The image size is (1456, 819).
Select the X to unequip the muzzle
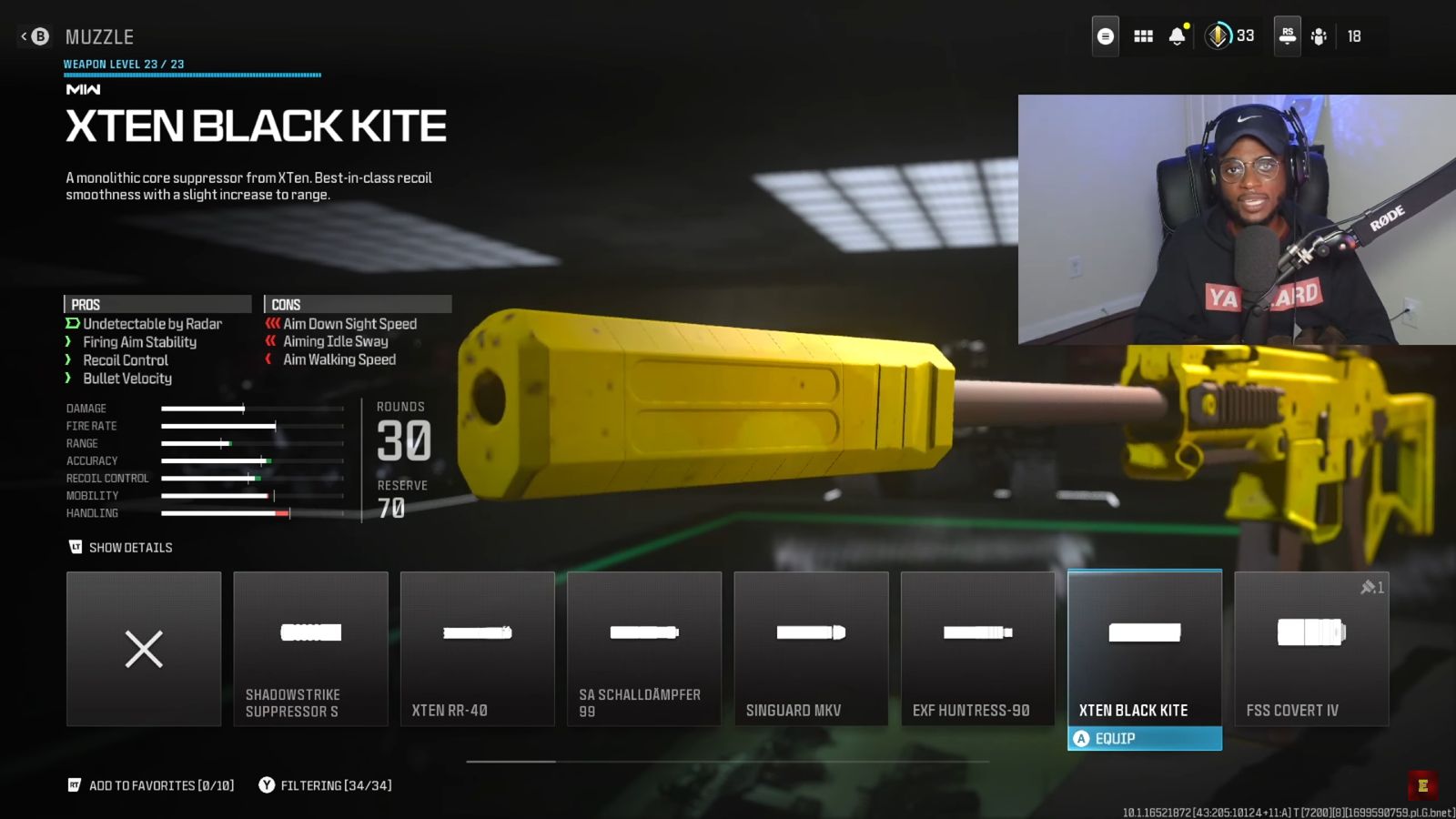(x=143, y=649)
